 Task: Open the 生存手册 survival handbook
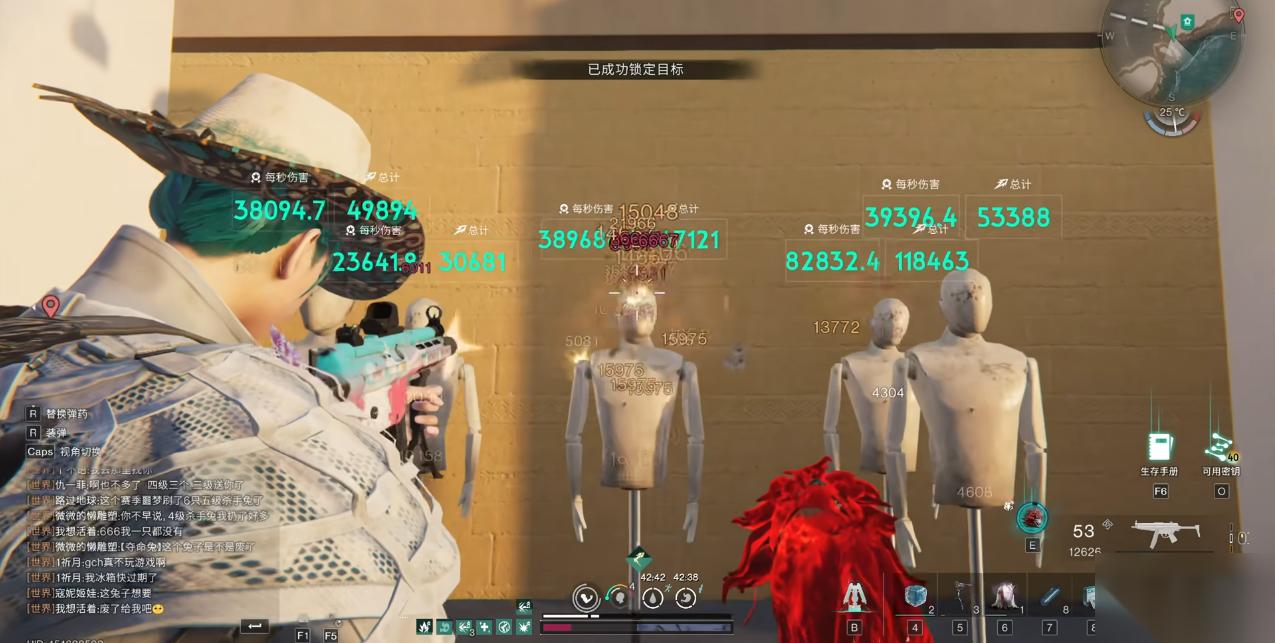1160,447
